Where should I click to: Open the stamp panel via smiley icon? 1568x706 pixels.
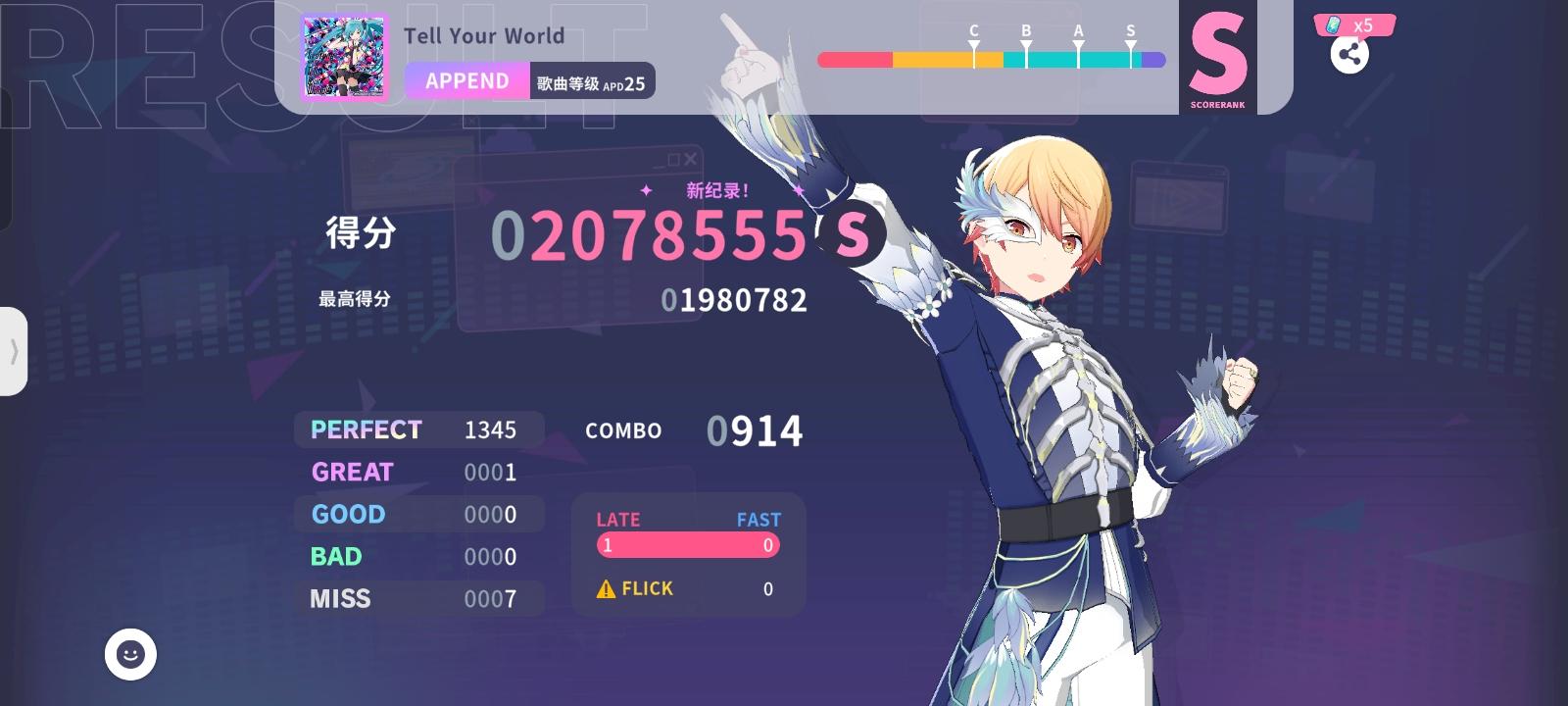point(128,655)
